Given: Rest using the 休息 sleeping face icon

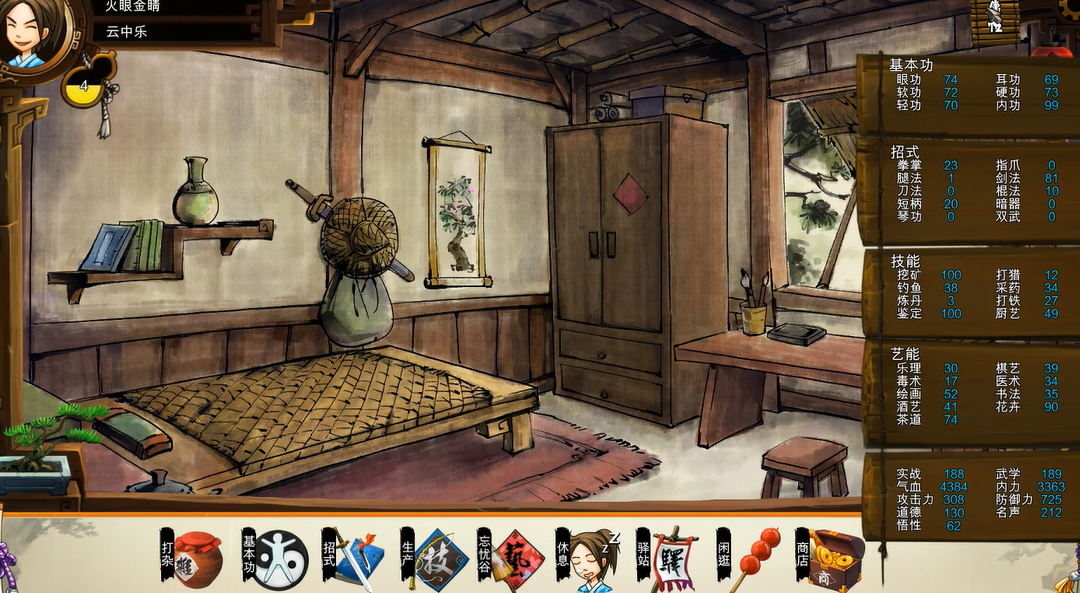Looking at the screenshot, I should [595, 559].
